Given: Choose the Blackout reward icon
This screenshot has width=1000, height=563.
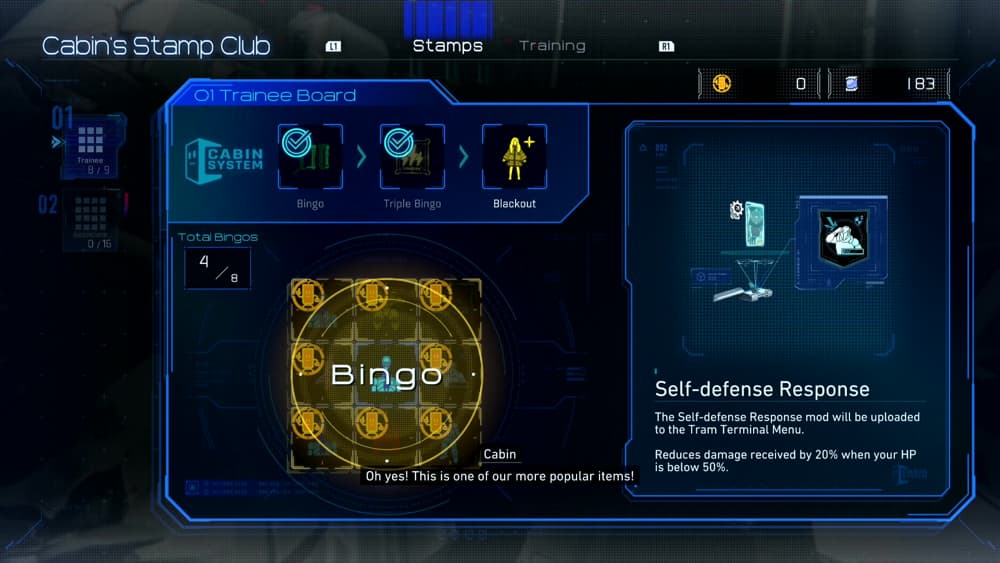Looking at the screenshot, I should [514, 157].
